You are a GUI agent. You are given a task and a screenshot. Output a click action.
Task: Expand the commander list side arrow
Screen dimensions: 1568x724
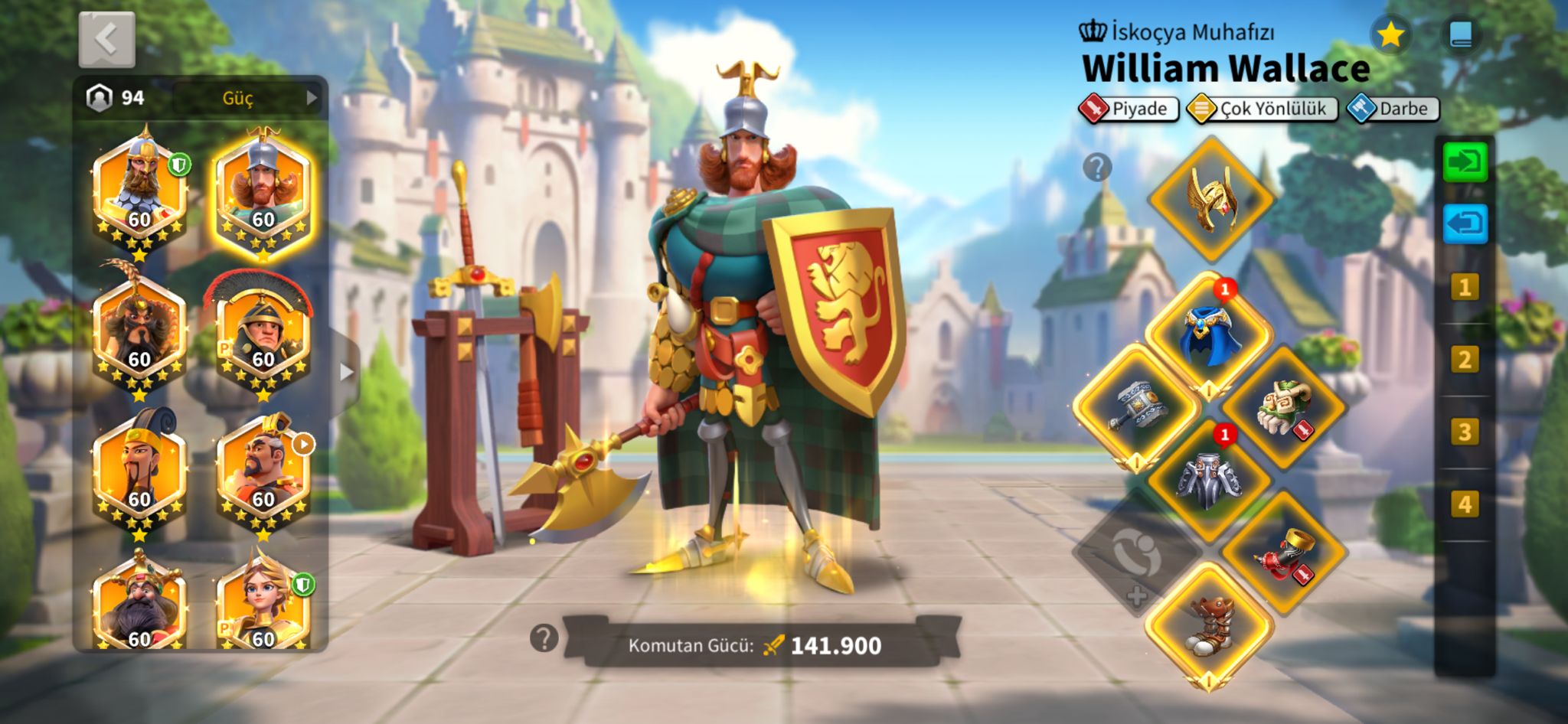pyautogui.click(x=346, y=372)
